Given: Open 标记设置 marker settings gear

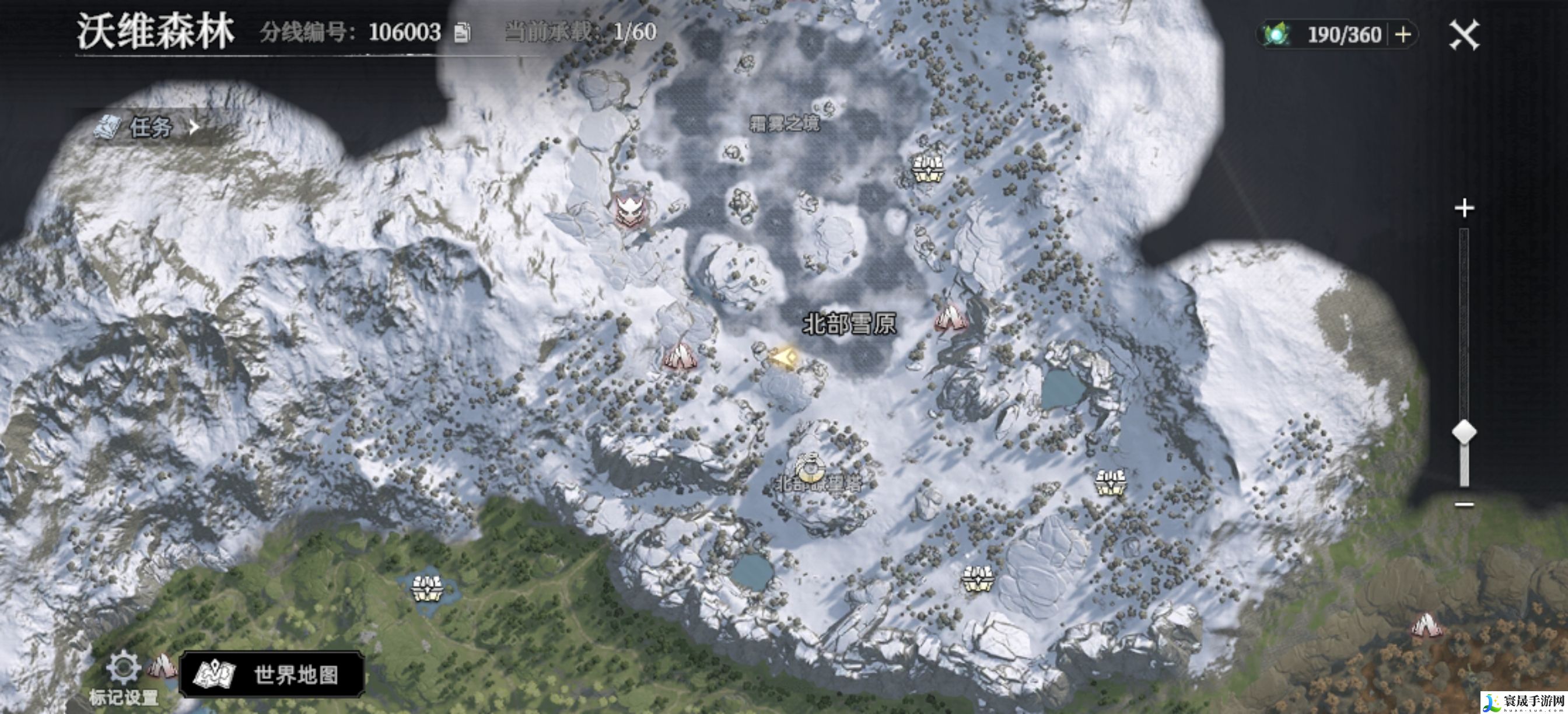Looking at the screenshot, I should (x=123, y=668).
